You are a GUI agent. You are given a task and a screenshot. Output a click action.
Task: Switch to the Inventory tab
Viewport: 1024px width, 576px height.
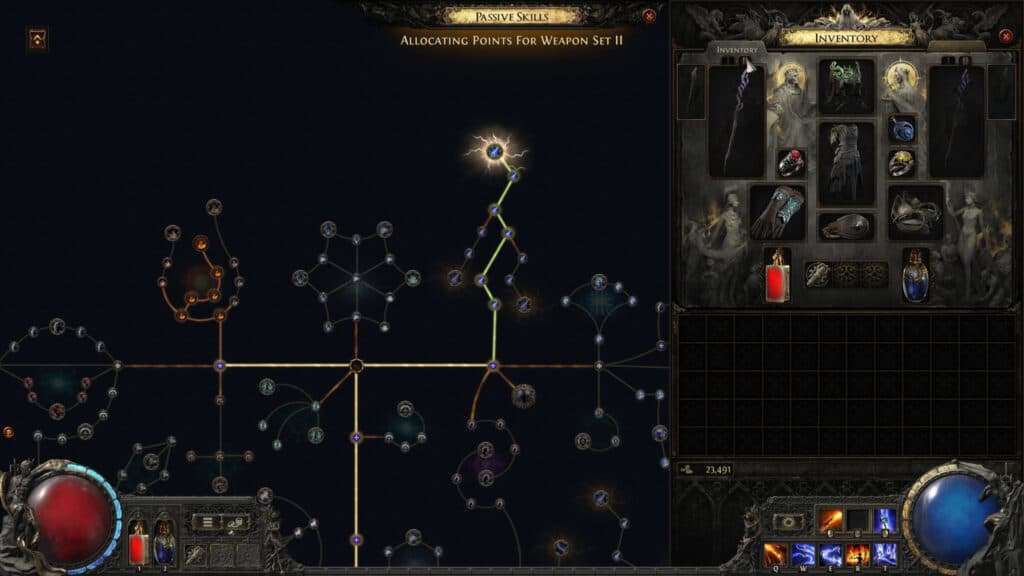[x=739, y=49]
